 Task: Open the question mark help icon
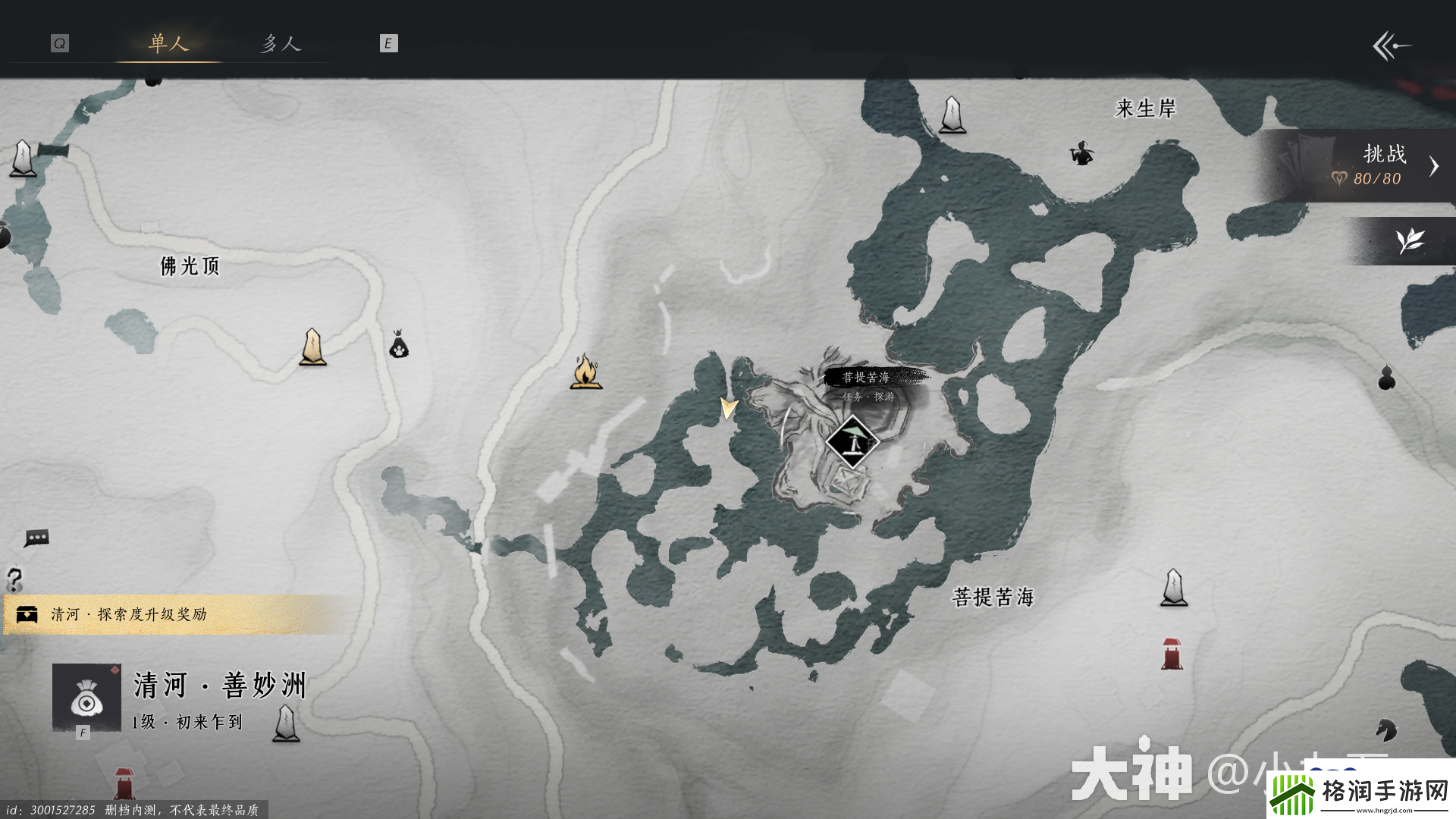tap(14, 580)
